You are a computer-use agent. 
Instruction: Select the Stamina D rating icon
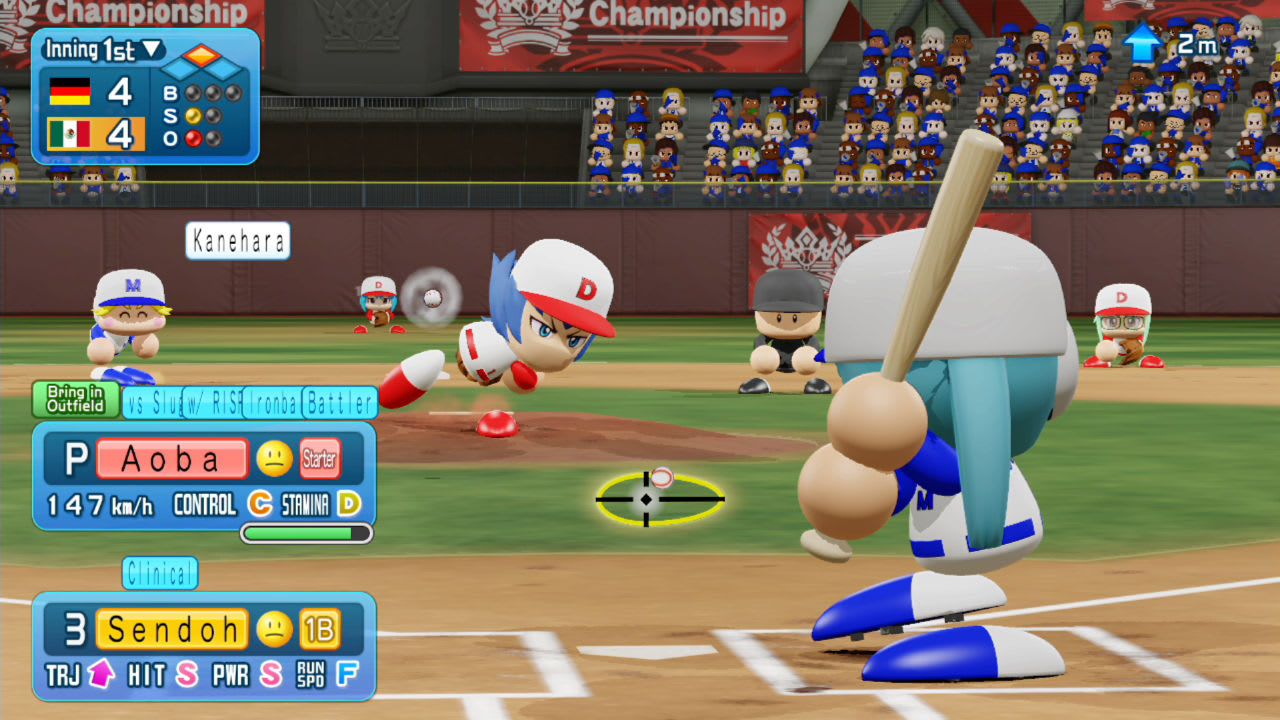coord(348,504)
